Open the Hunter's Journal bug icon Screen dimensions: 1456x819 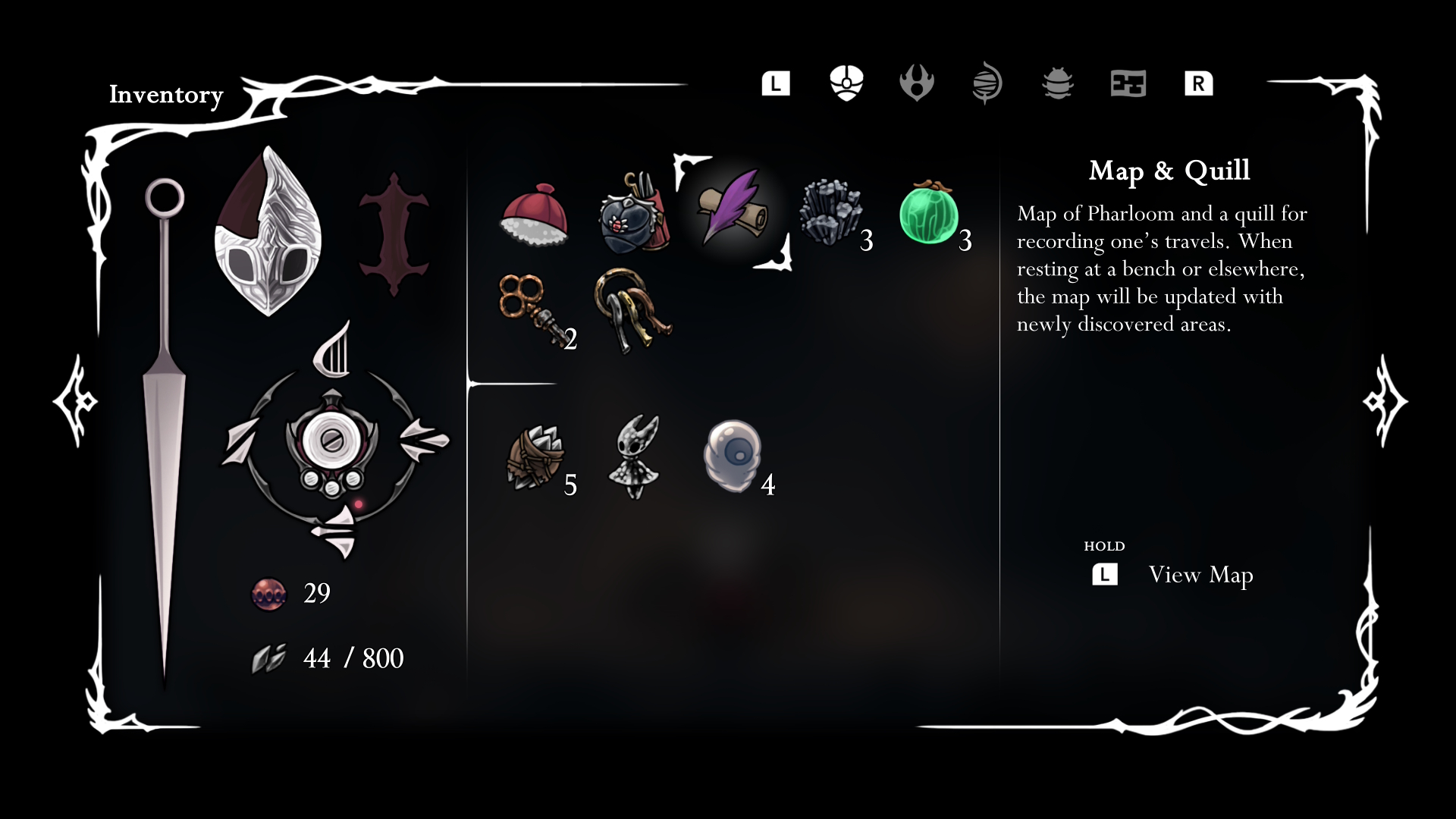(x=1058, y=83)
